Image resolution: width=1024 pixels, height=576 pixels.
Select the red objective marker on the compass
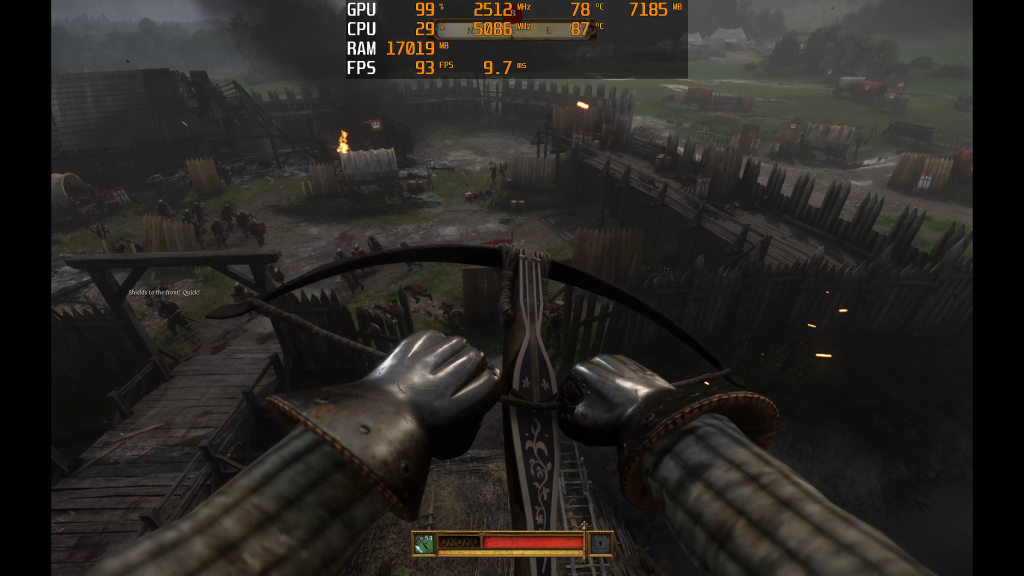513,16
